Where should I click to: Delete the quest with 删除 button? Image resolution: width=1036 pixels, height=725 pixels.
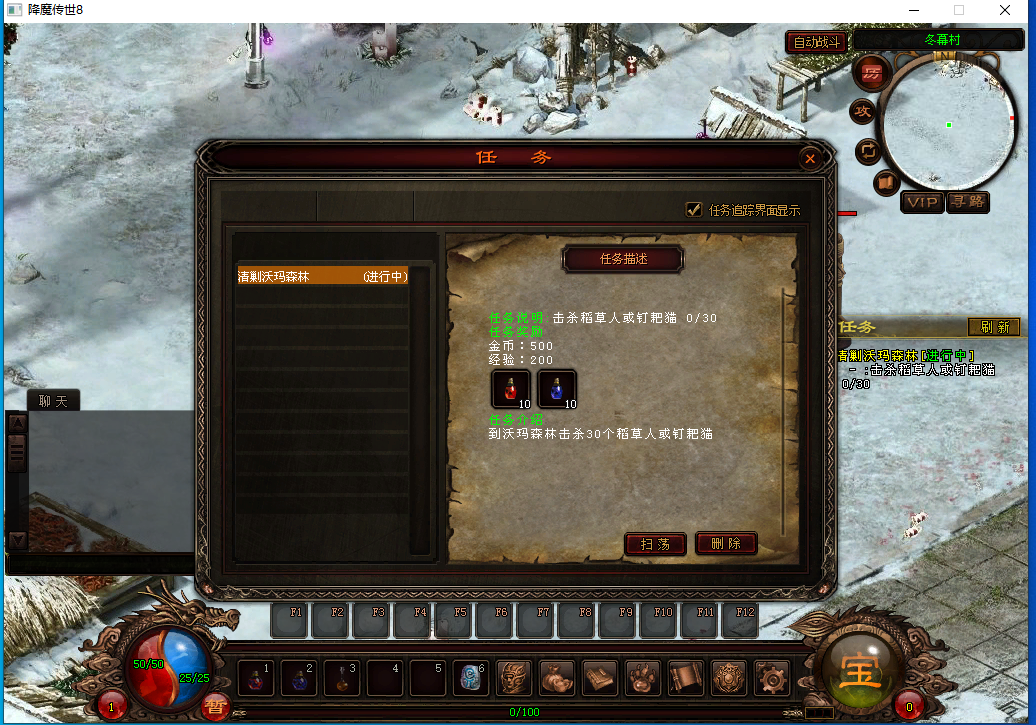(x=726, y=544)
